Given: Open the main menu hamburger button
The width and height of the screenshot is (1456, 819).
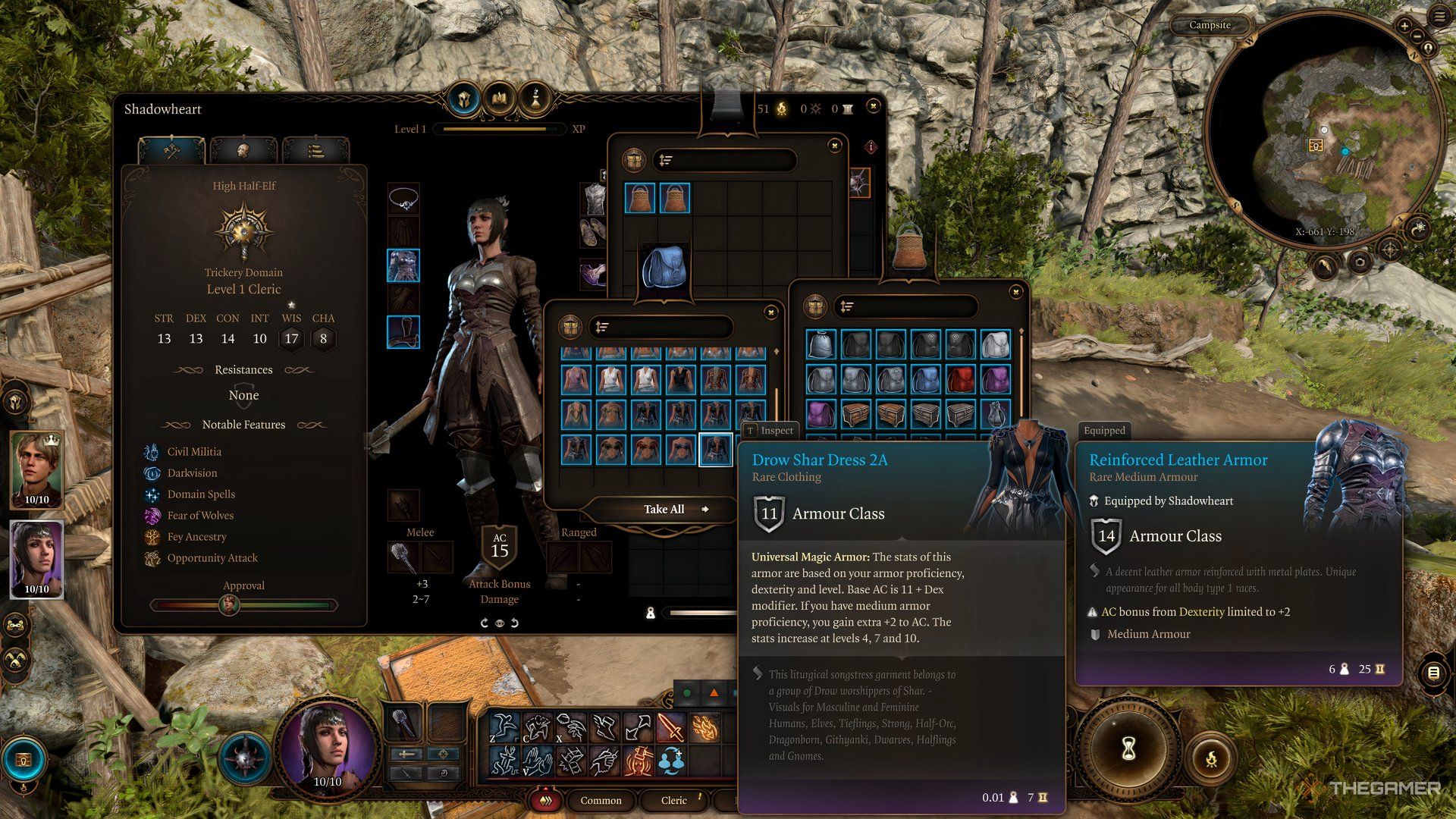Looking at the screenshot, I should click(1439, 16).
